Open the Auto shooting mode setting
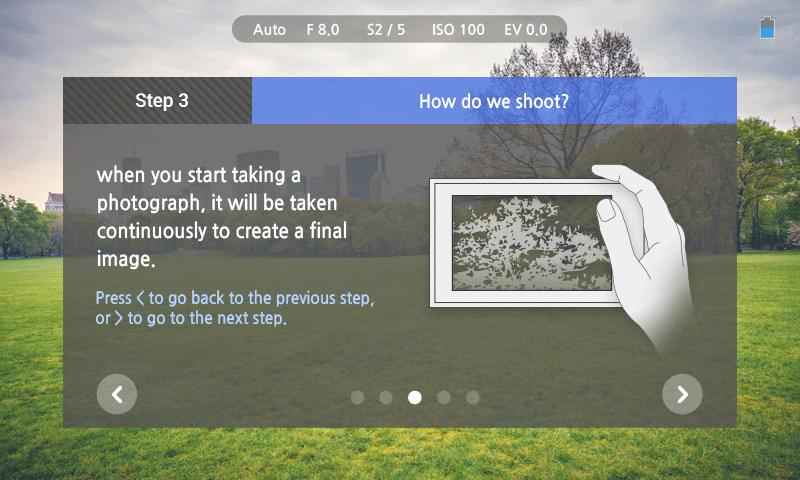 [x=269, y=30]
